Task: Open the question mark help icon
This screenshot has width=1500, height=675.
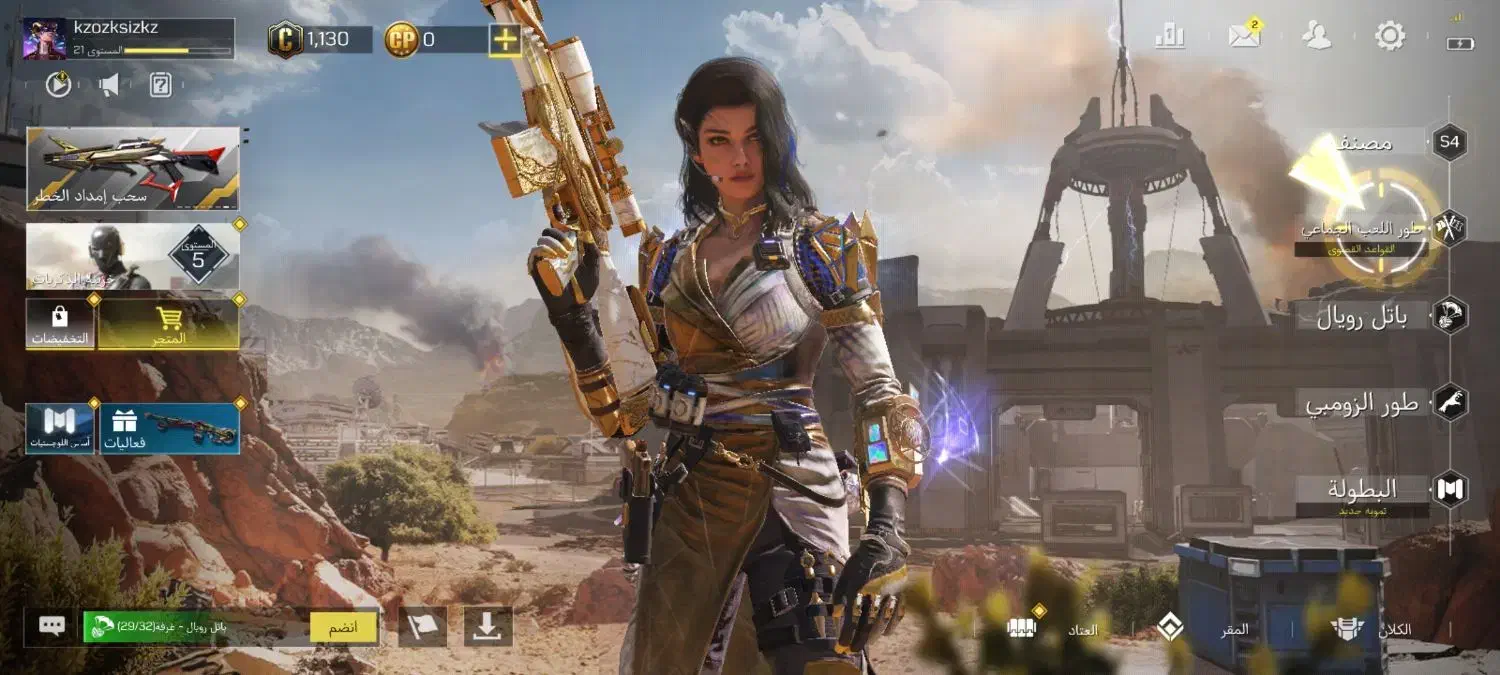Action: (161, 85)
